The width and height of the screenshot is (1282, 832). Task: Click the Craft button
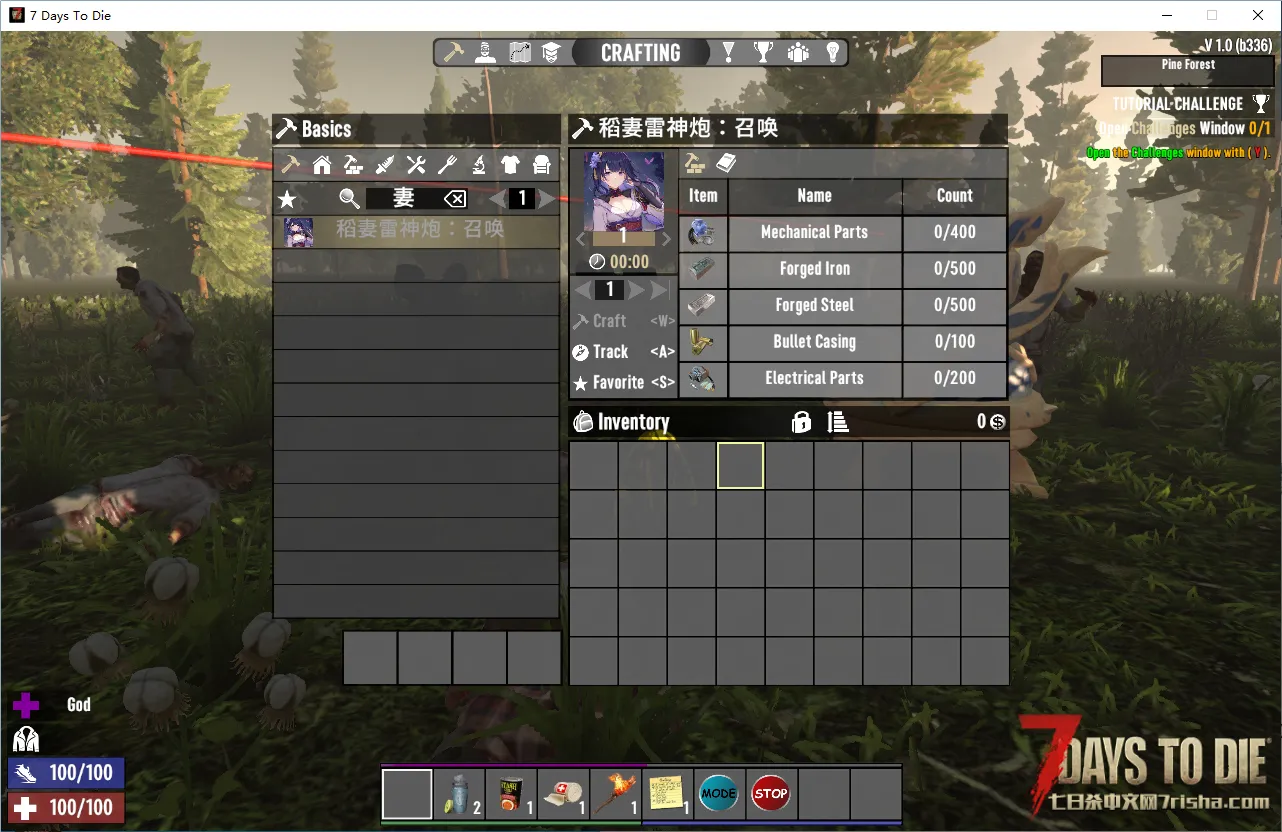[x=609, y=321]
